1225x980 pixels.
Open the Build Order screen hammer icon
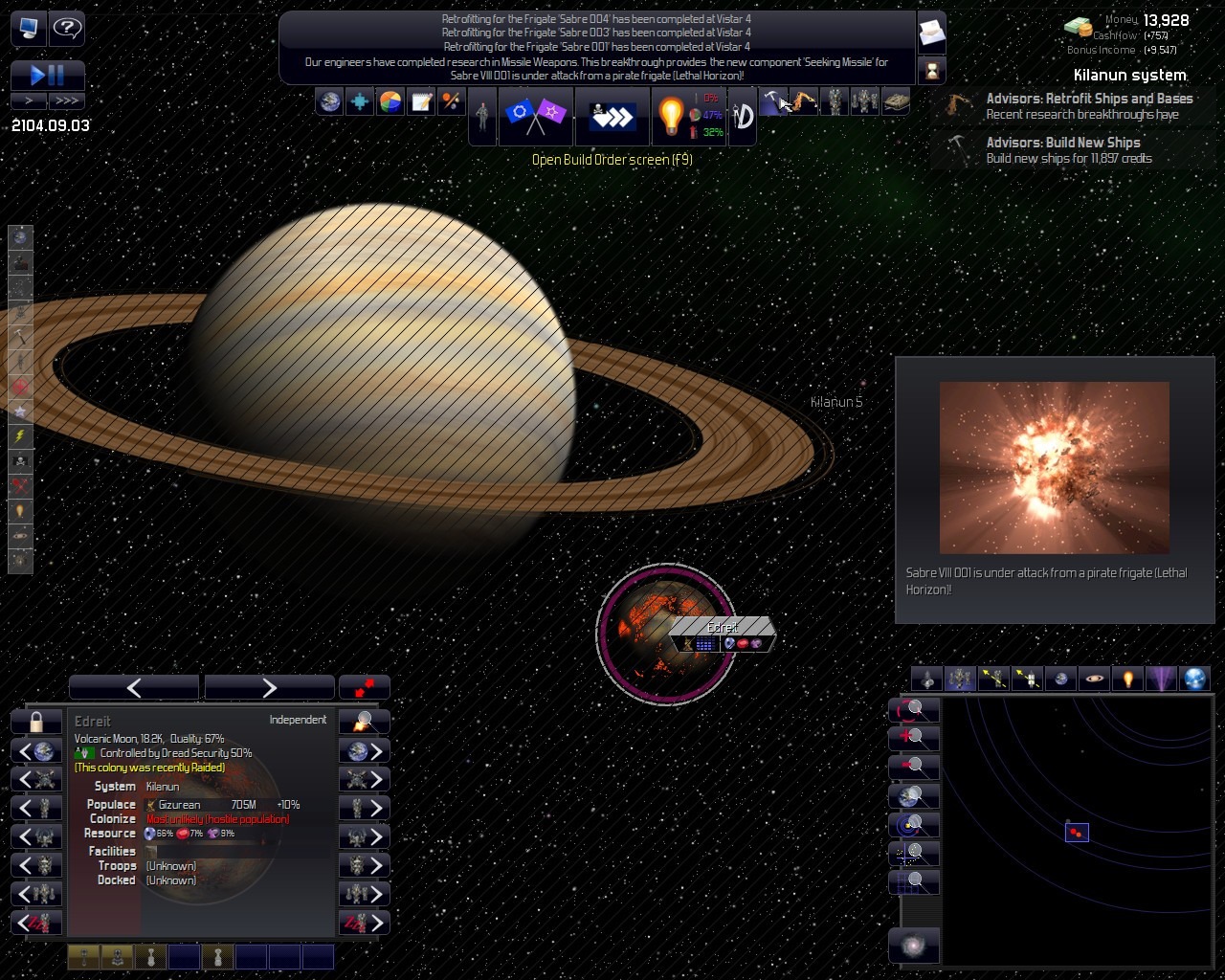(772, 101)
